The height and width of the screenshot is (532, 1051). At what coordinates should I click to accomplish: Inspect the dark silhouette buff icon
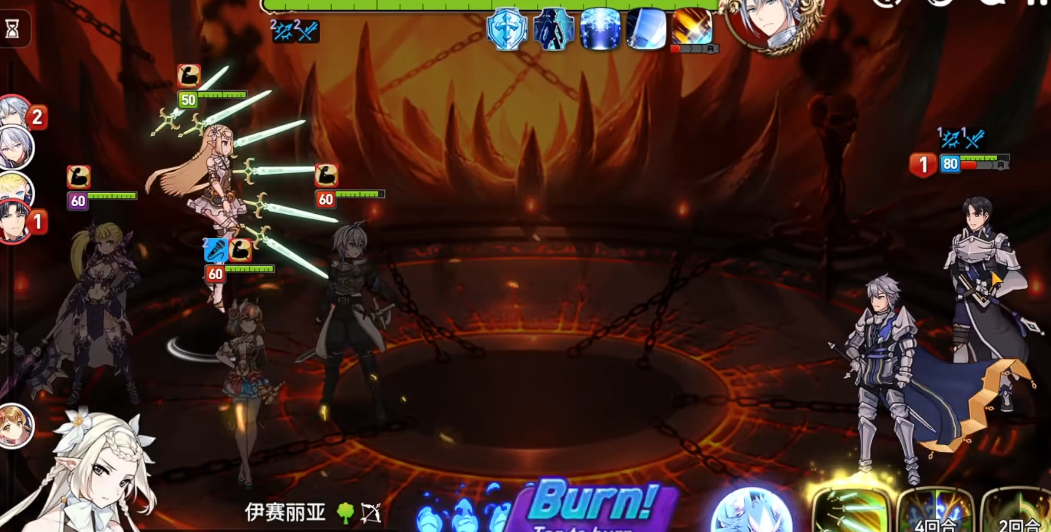pyautogui.click(x=553, y=28)
